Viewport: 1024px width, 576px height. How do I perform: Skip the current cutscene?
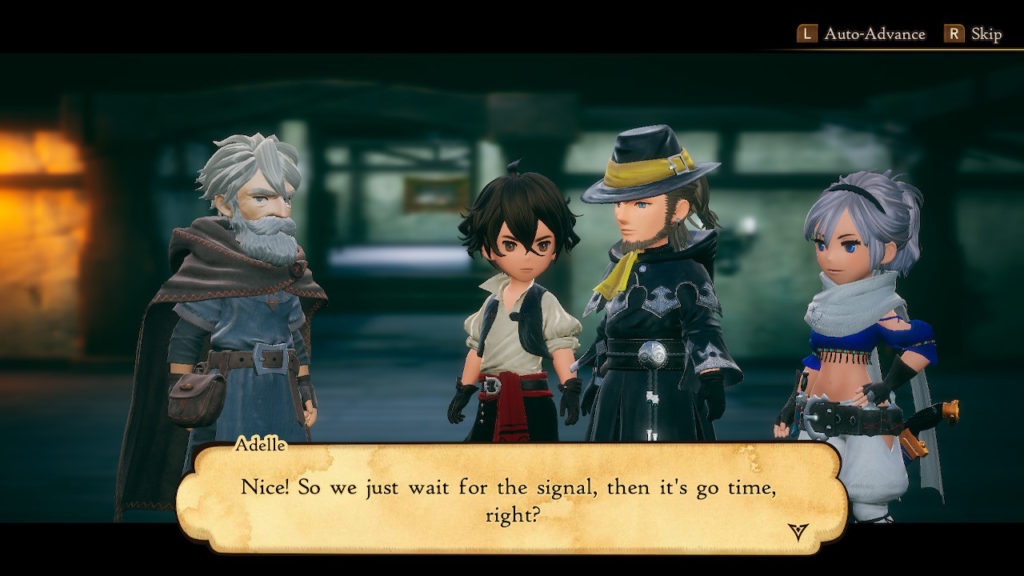click(973, 34)
